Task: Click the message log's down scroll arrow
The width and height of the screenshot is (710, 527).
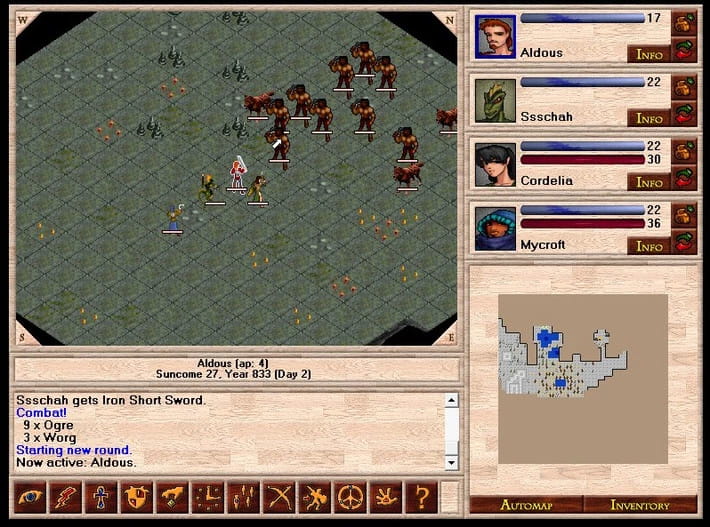Action: point(451,462)
